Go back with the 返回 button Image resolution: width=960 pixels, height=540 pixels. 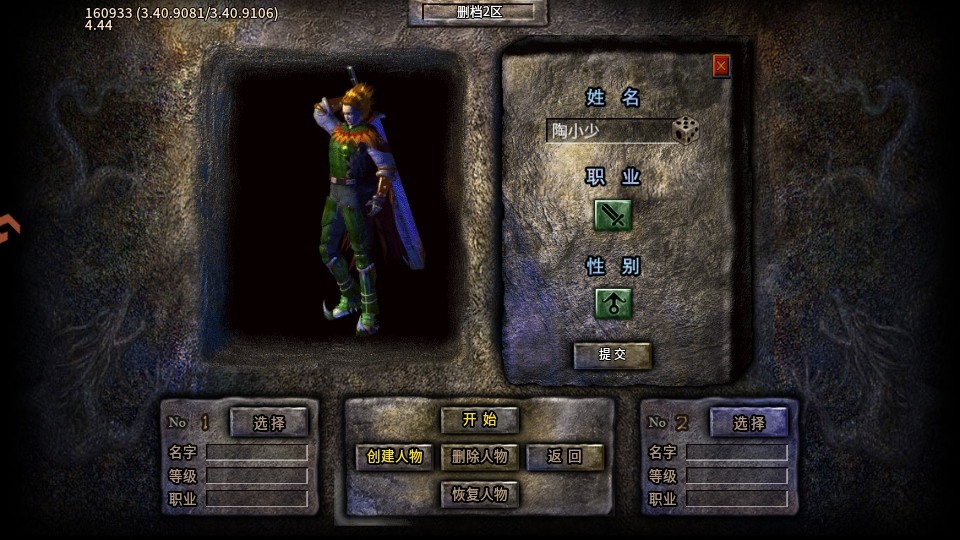pos(565,457)
